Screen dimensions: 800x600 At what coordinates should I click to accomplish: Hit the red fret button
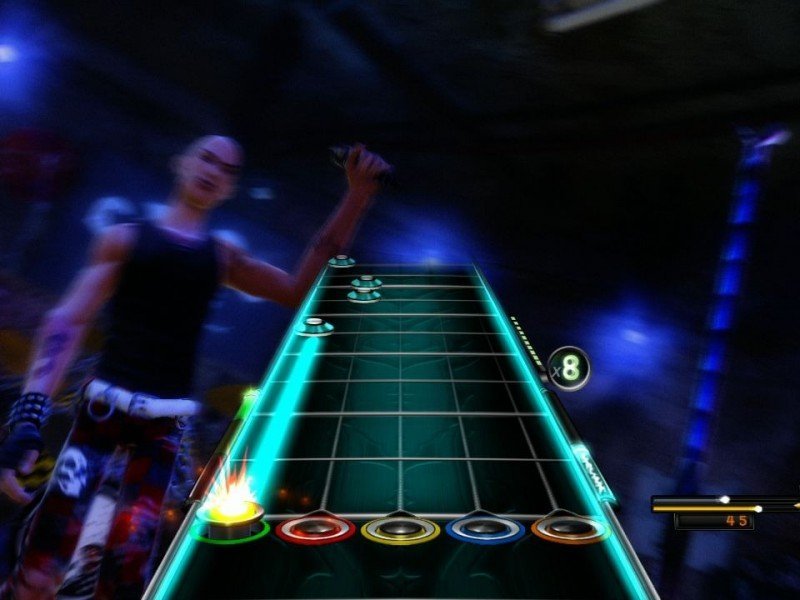tap(315, 528)
